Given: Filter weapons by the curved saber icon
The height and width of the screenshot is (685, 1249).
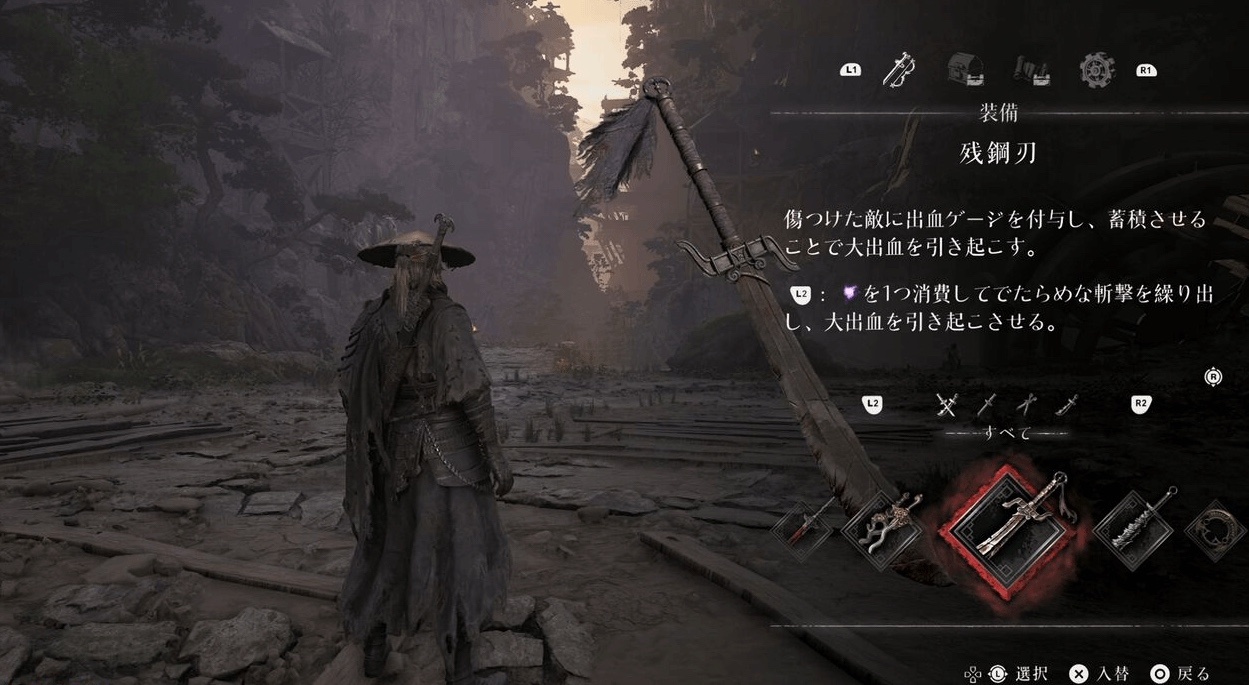Looking at the screenshot, I should [1067, 404].
